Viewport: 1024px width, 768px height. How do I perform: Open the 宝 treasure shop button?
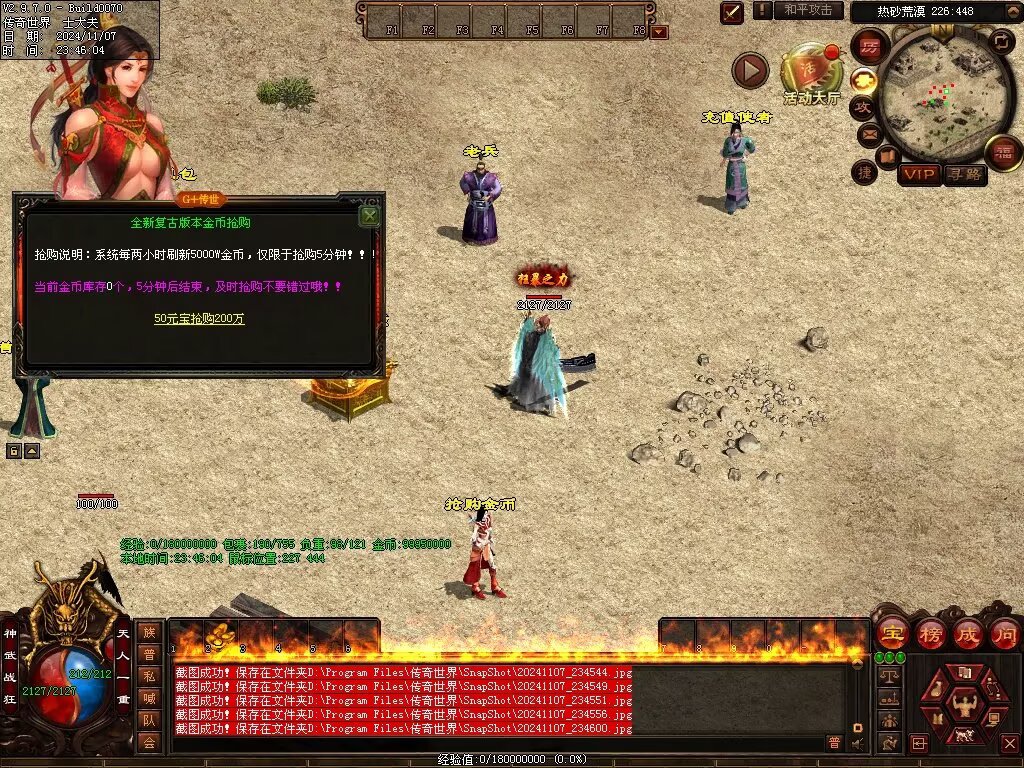[x=892, y=634]
